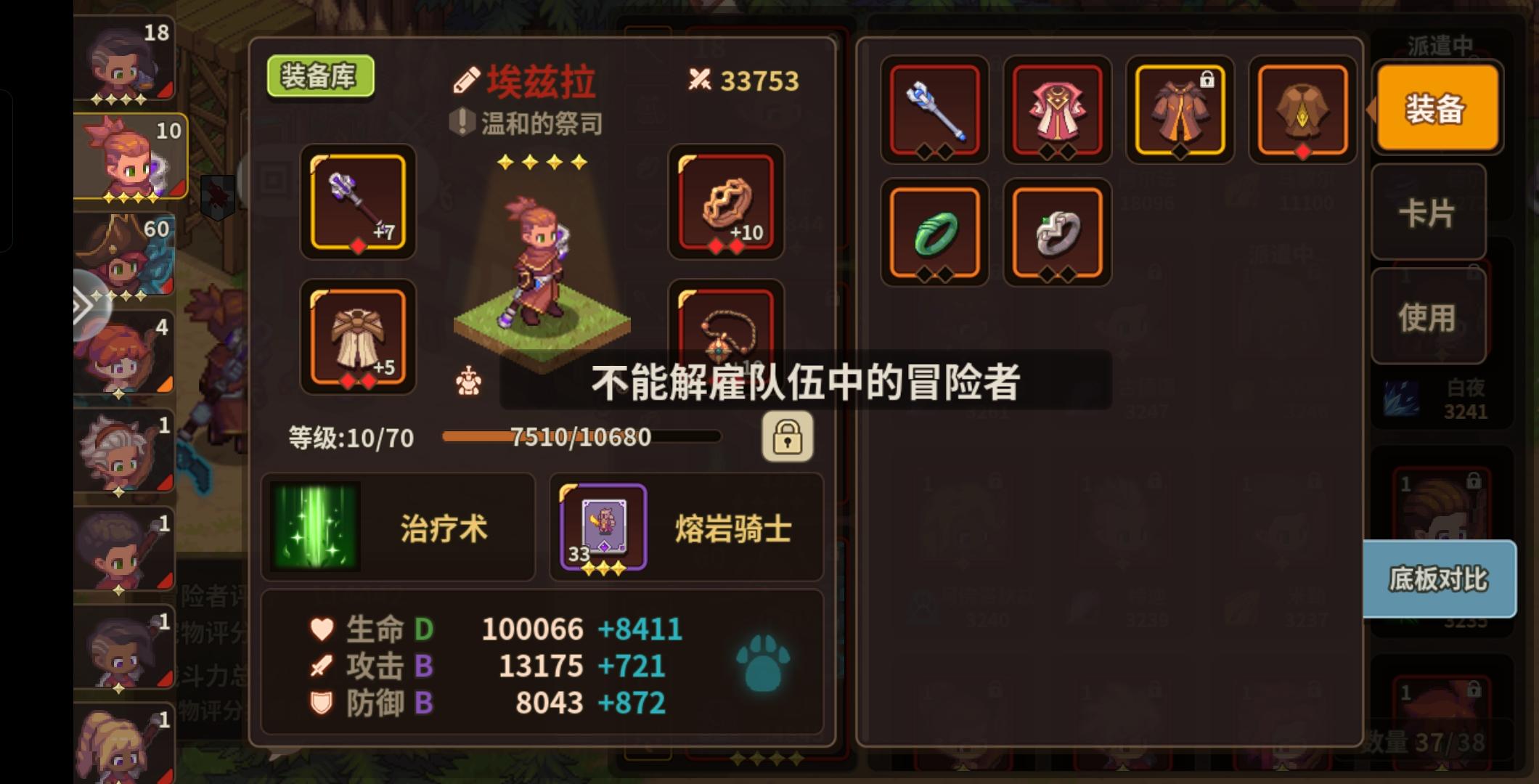1539x784 pixels.
Task: Click the +10 accessory equipment slot
Action: tap(725, 205)
